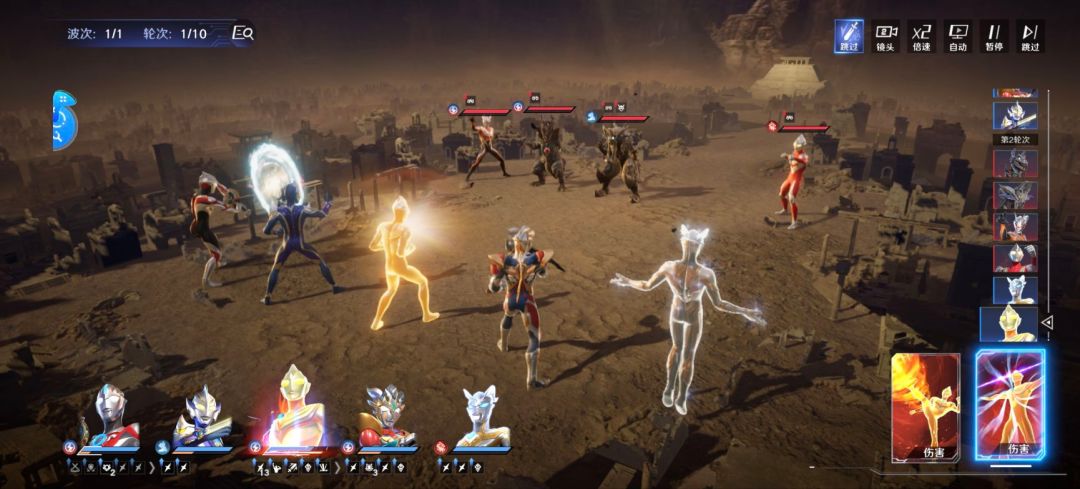Viewport: 1080px width, 489px height.
Task: Click the current-turn golden hero in turn order
Action: pos(1008,324)
